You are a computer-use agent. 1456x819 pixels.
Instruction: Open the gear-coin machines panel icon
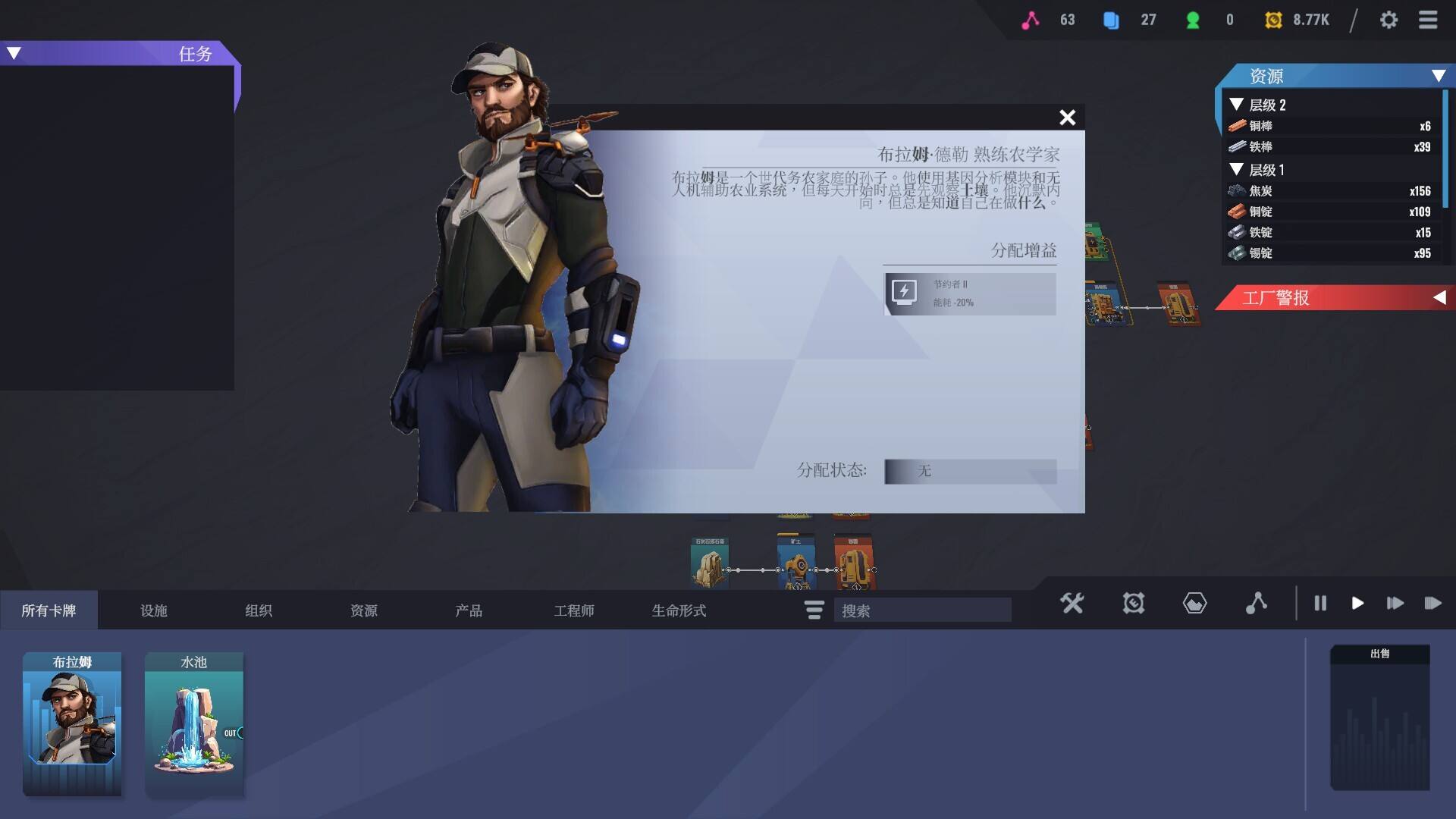[1133, 604]
